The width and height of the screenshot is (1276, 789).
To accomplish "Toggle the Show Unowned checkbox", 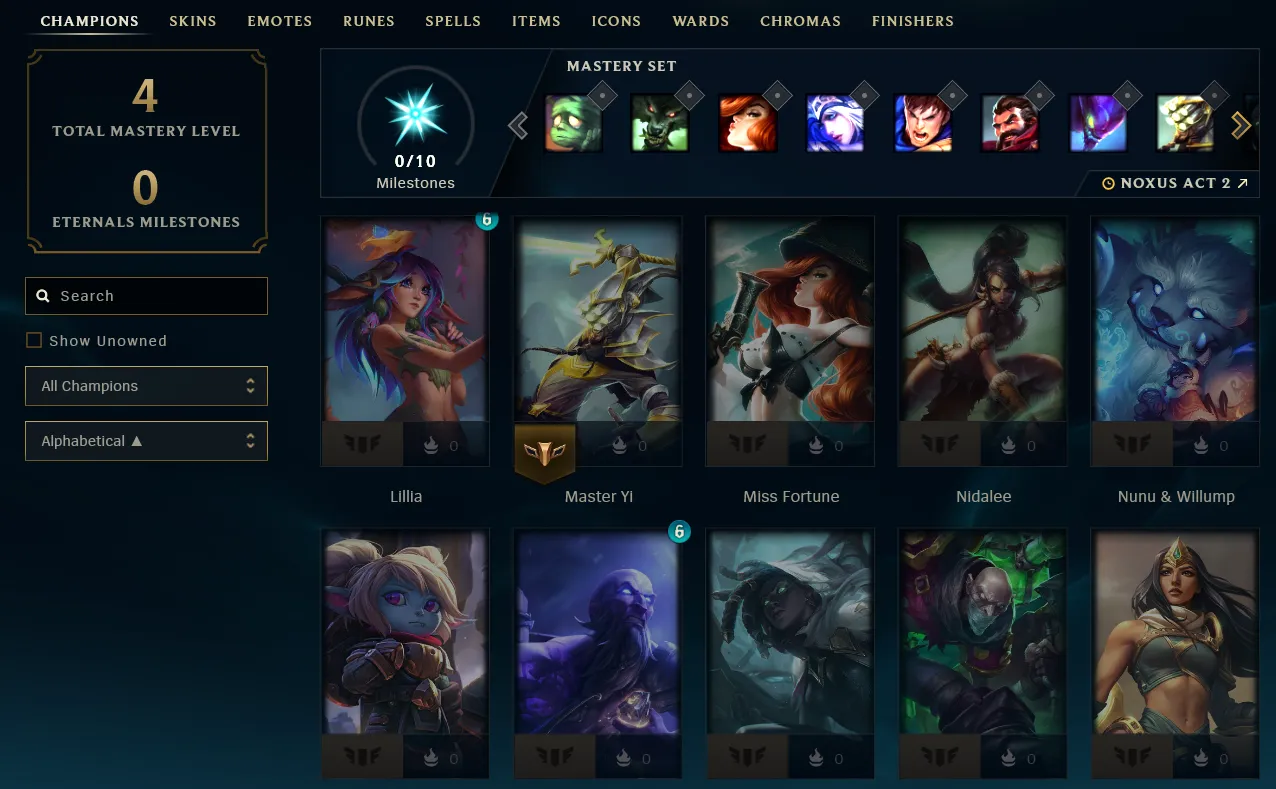I will click(x=34, y=341).
